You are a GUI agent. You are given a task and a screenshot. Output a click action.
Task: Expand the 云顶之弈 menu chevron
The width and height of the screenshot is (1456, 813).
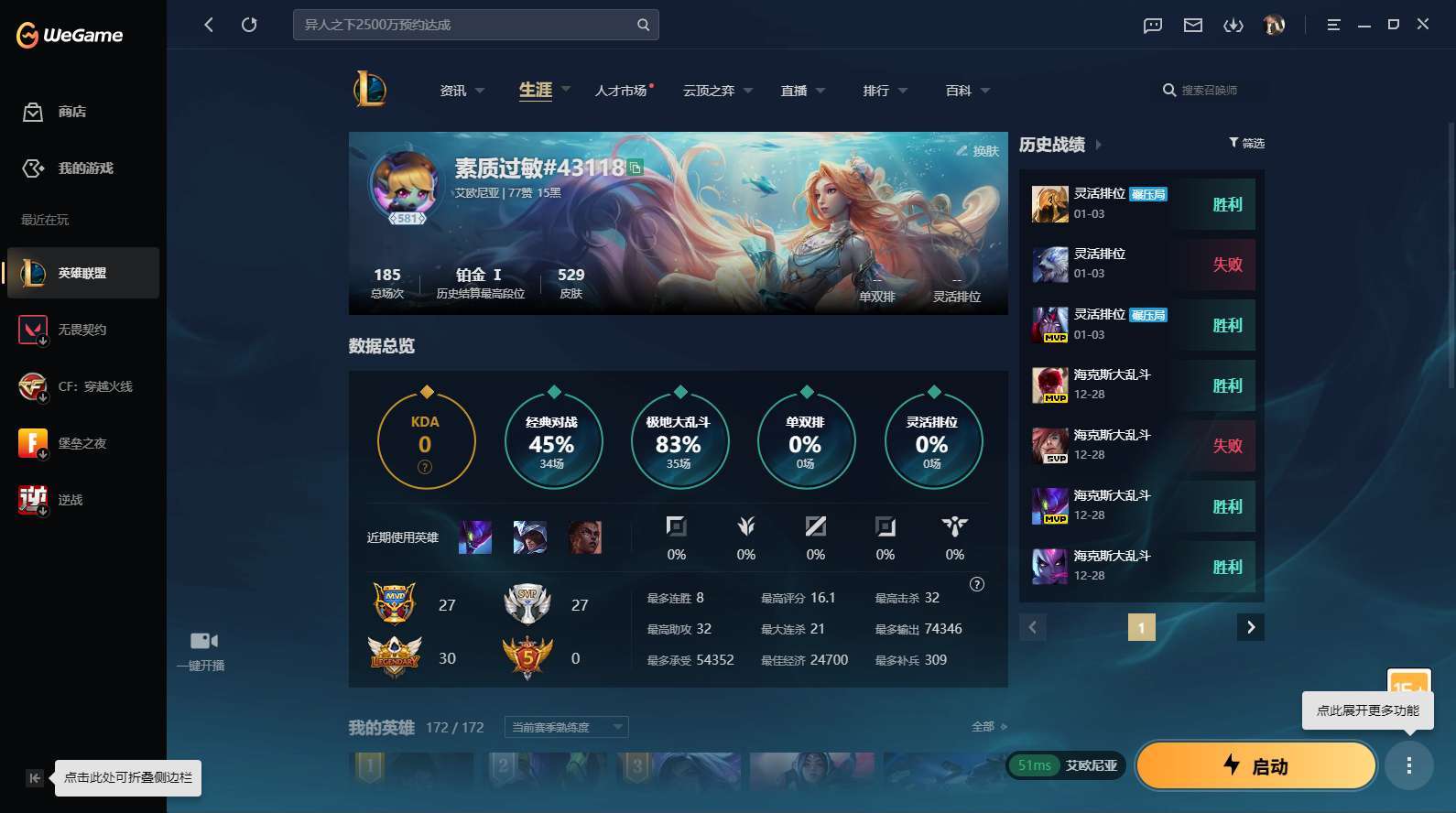click(748, 90)
